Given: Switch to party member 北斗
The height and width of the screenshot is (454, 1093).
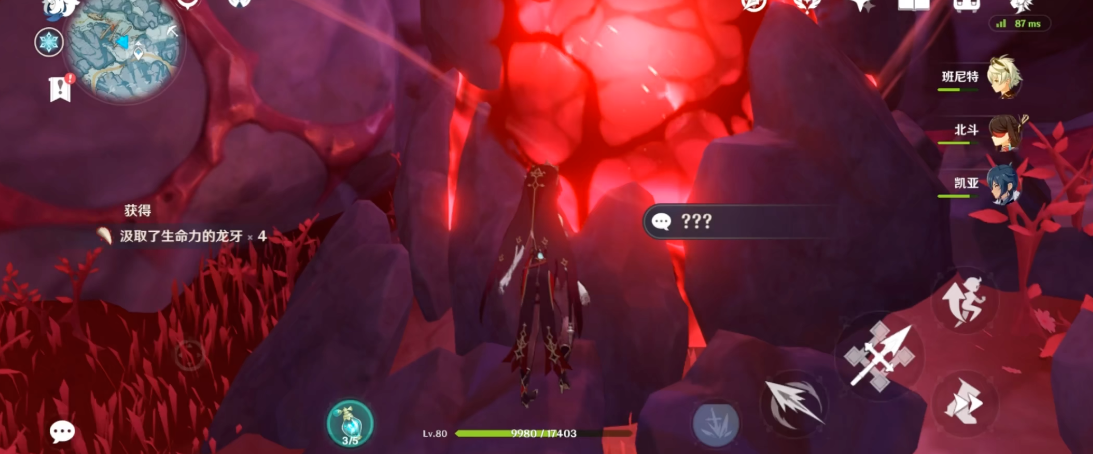Looking at the screenshot, I should 1004,132.
